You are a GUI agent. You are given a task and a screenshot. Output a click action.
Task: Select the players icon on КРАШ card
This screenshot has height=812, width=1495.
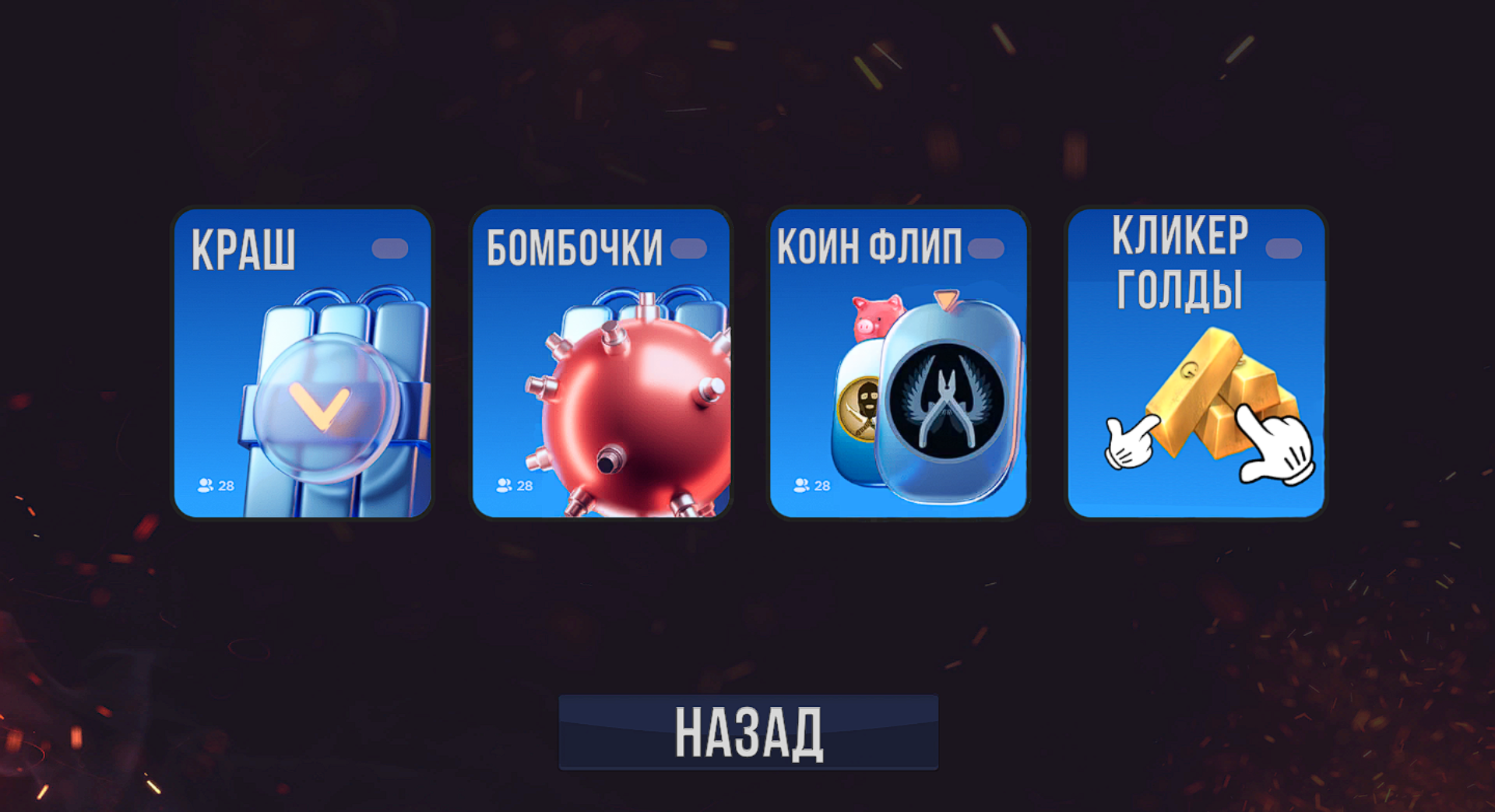click(206, 486)
